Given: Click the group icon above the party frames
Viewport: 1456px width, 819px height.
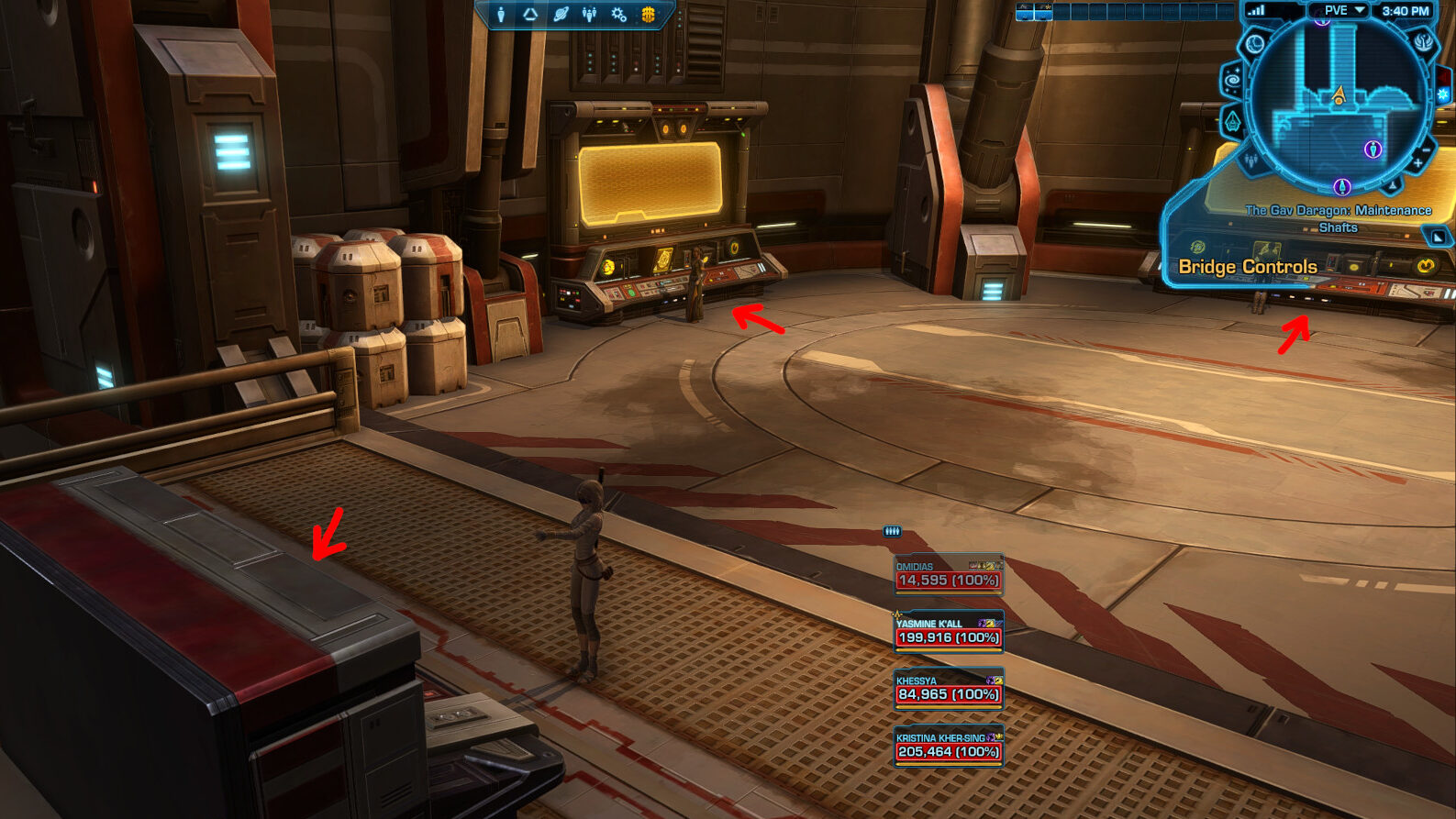Looking at the screenshot, I should (x=892, y=531).
